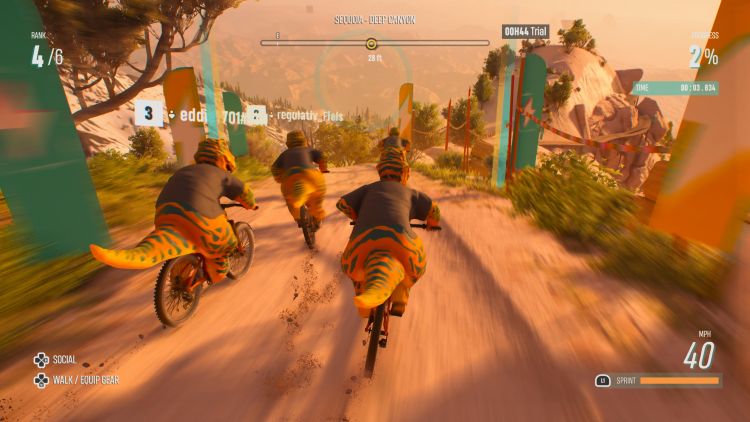This screenshot has height=422, width=750.
Task: Open the 00H44 Trial badge
Action: 525,31
